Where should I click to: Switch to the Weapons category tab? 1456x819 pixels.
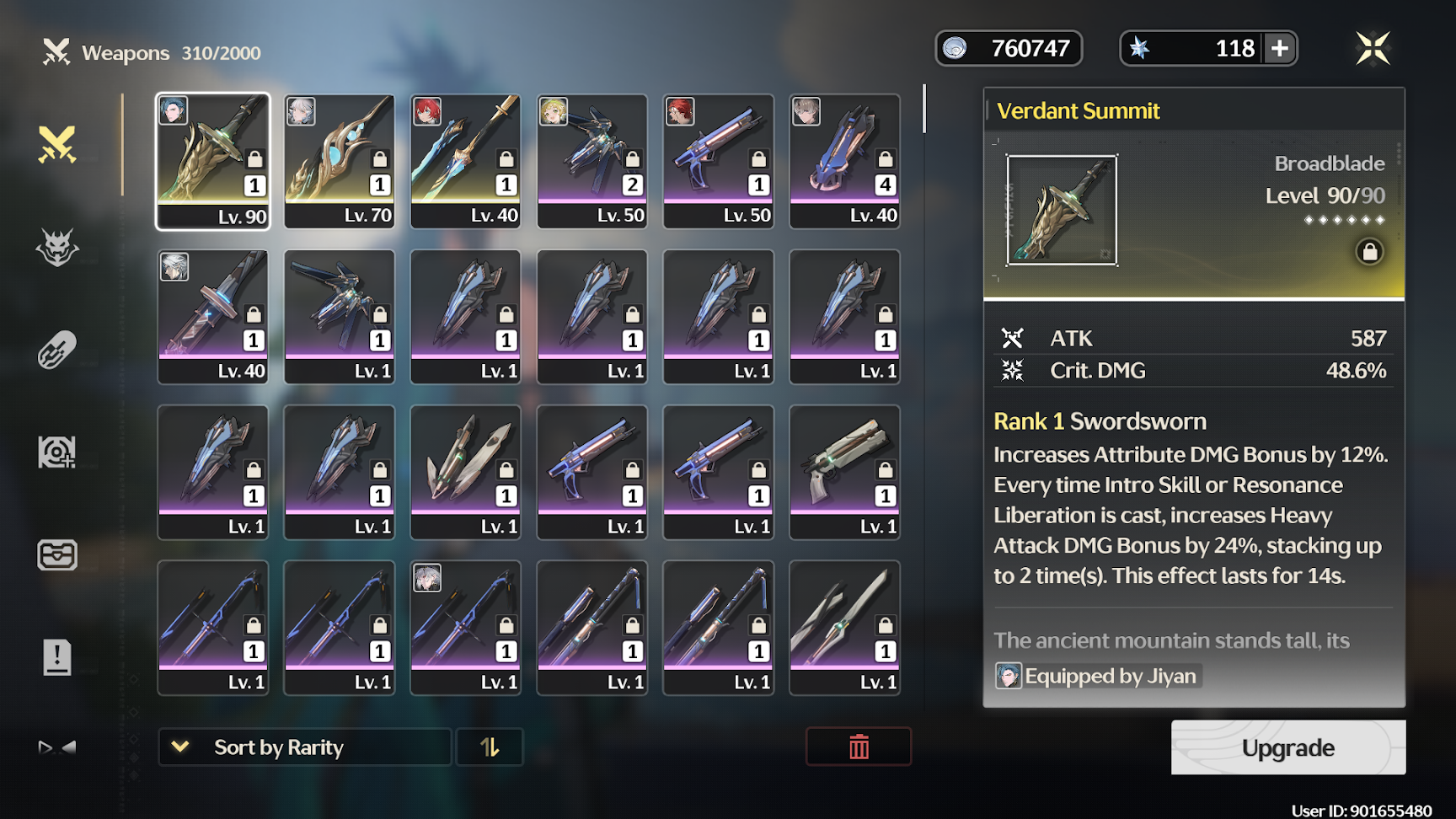point(57,144)
